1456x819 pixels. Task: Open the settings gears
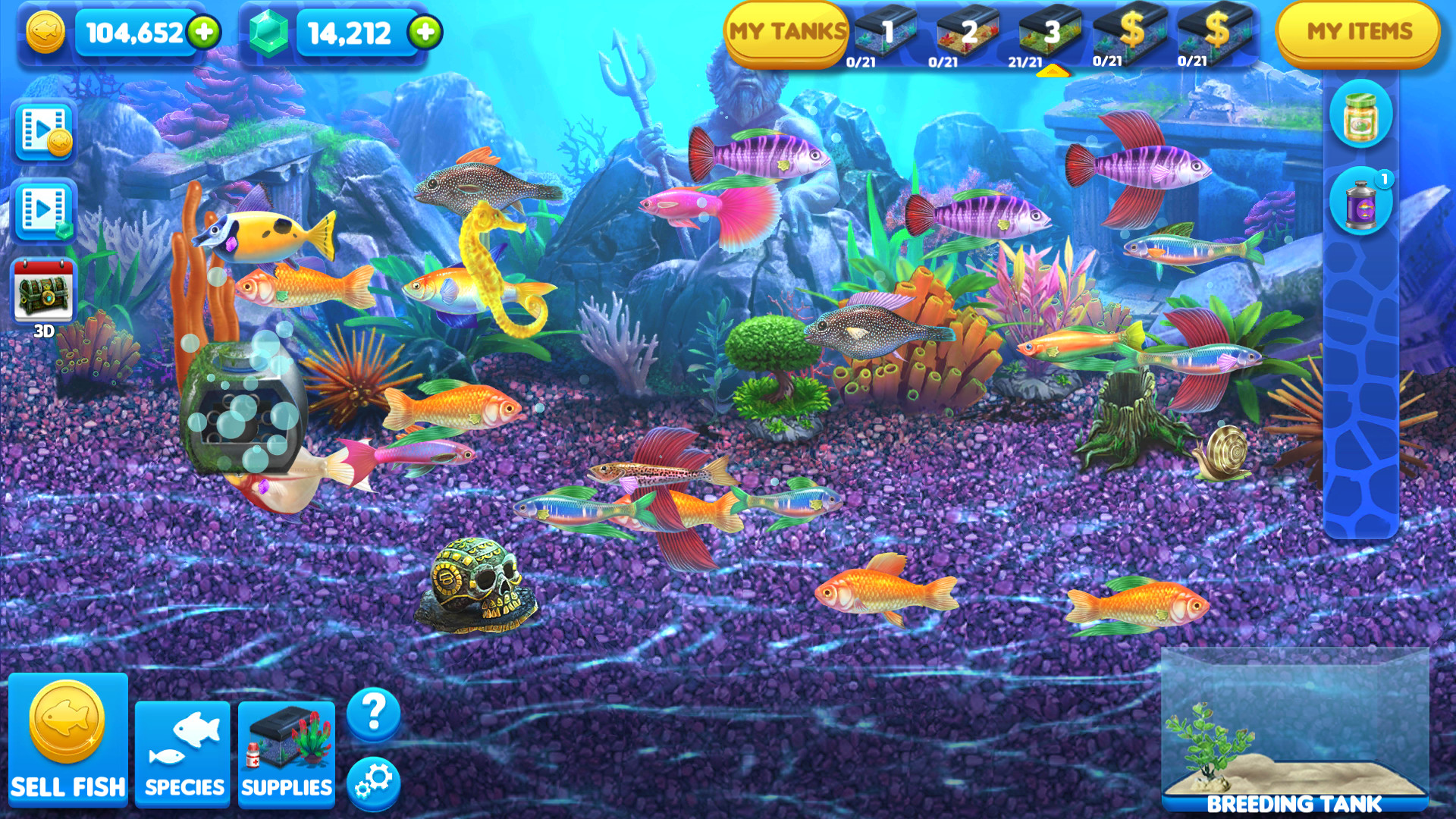(x=371, y=783)
